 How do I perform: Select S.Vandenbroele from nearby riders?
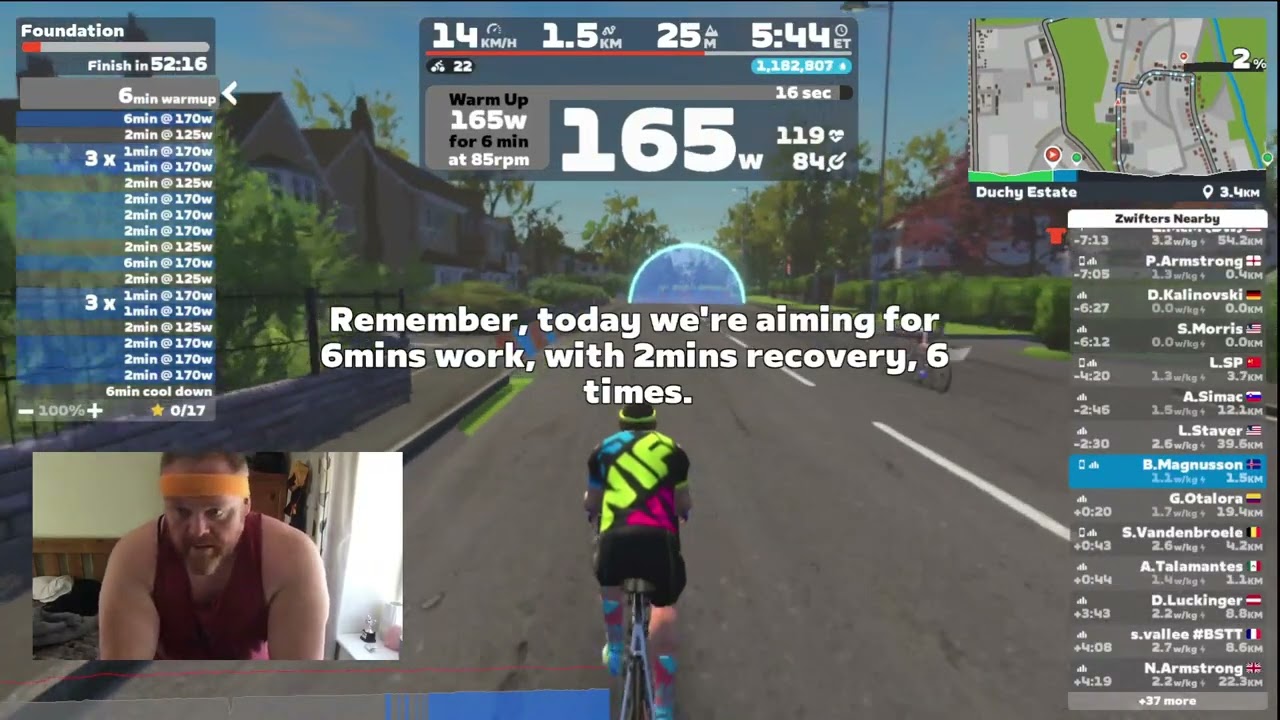[x=1167, y=539]
